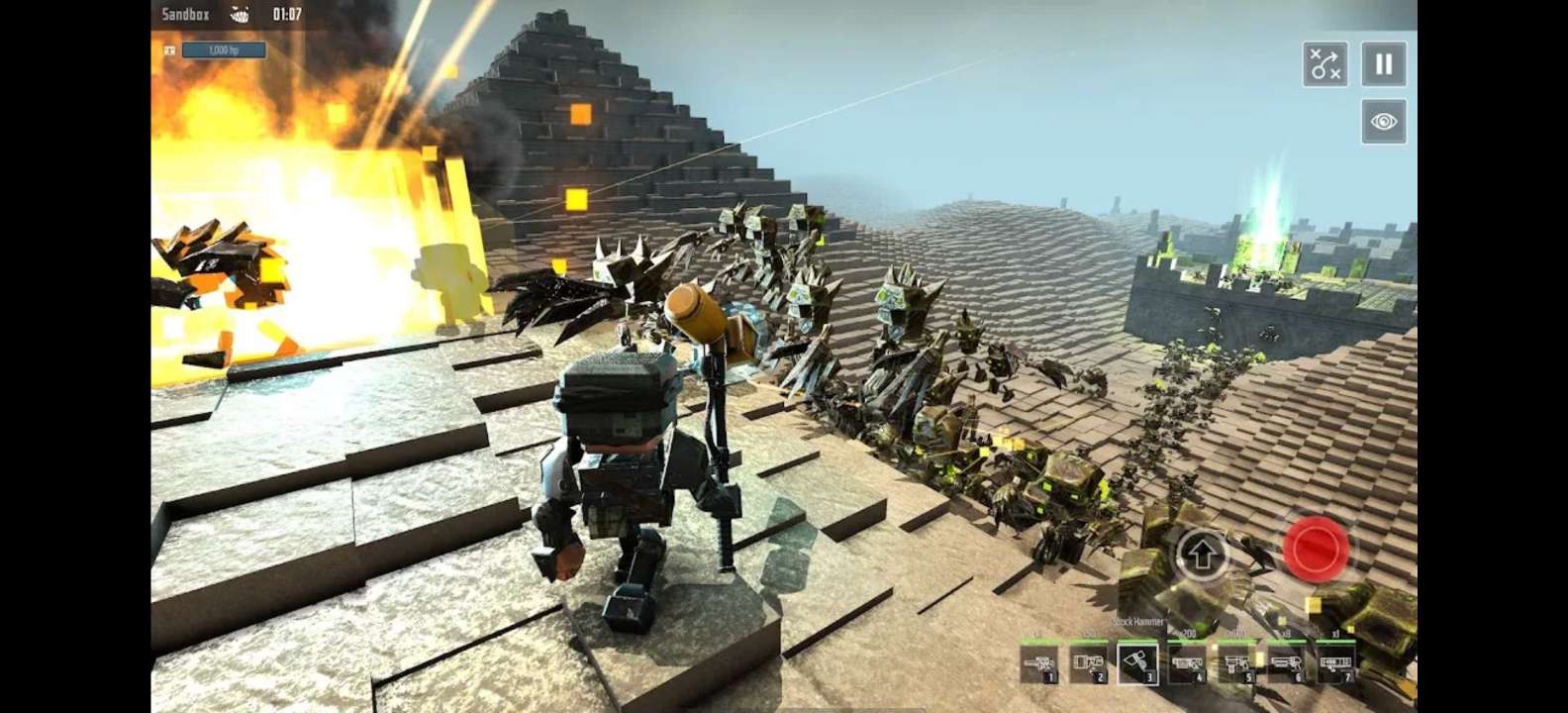Tap the jump up-arrow button
The image size is (1568, 713).
(x=1202, y=555)
